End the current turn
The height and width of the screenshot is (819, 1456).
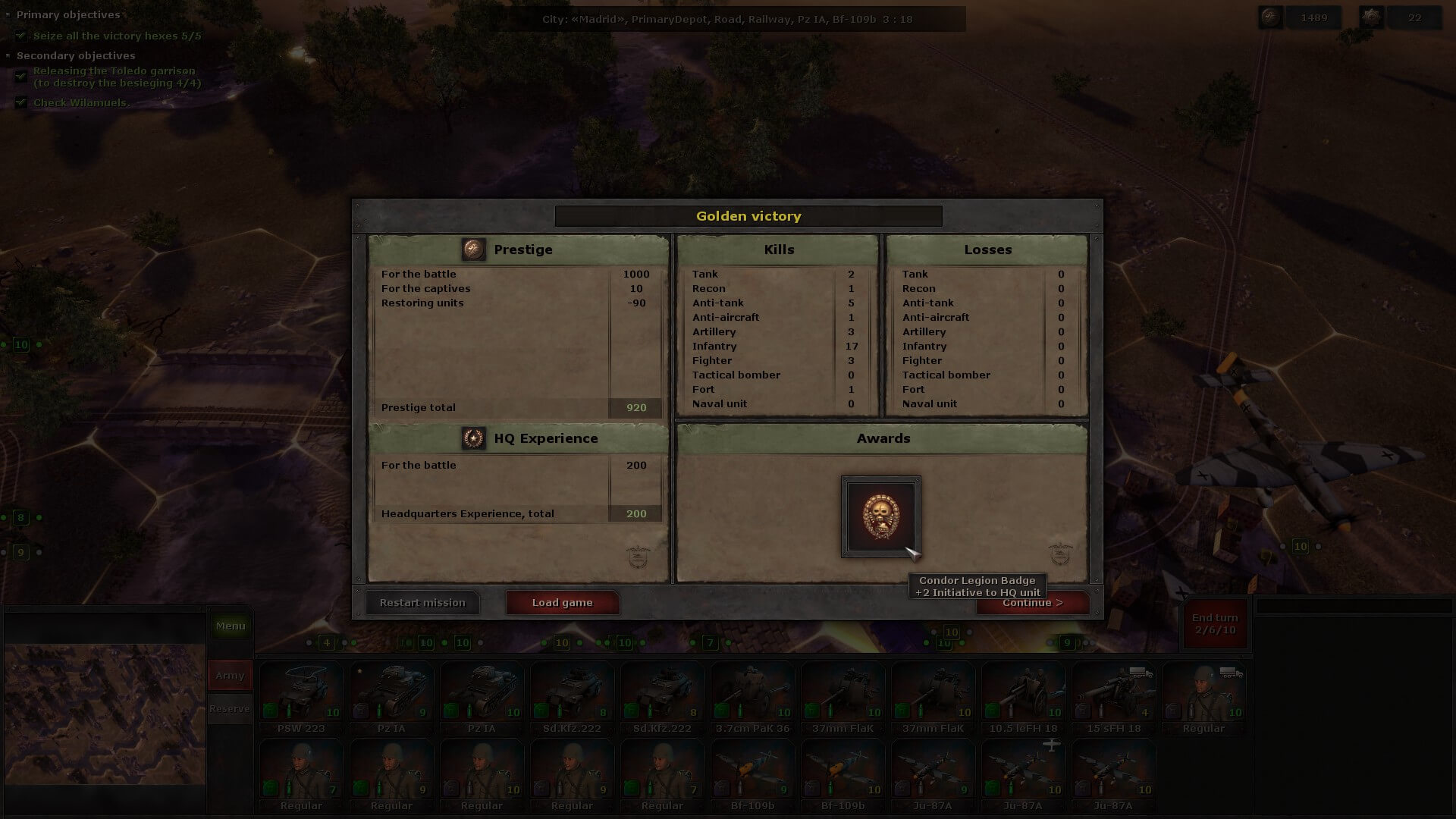click(x=1215, y=624)
